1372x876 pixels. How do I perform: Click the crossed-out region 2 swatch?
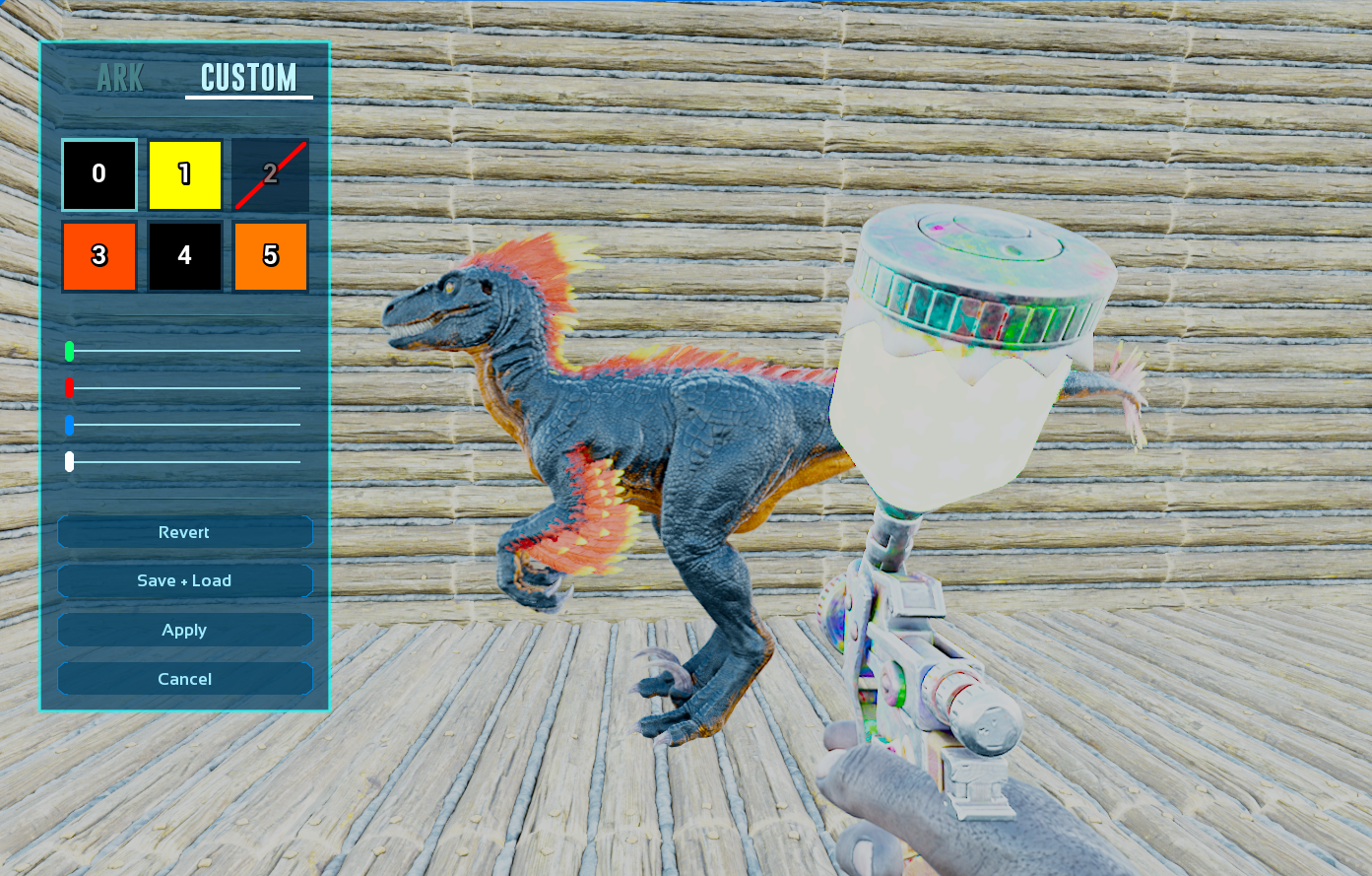(x=271, y=174)
